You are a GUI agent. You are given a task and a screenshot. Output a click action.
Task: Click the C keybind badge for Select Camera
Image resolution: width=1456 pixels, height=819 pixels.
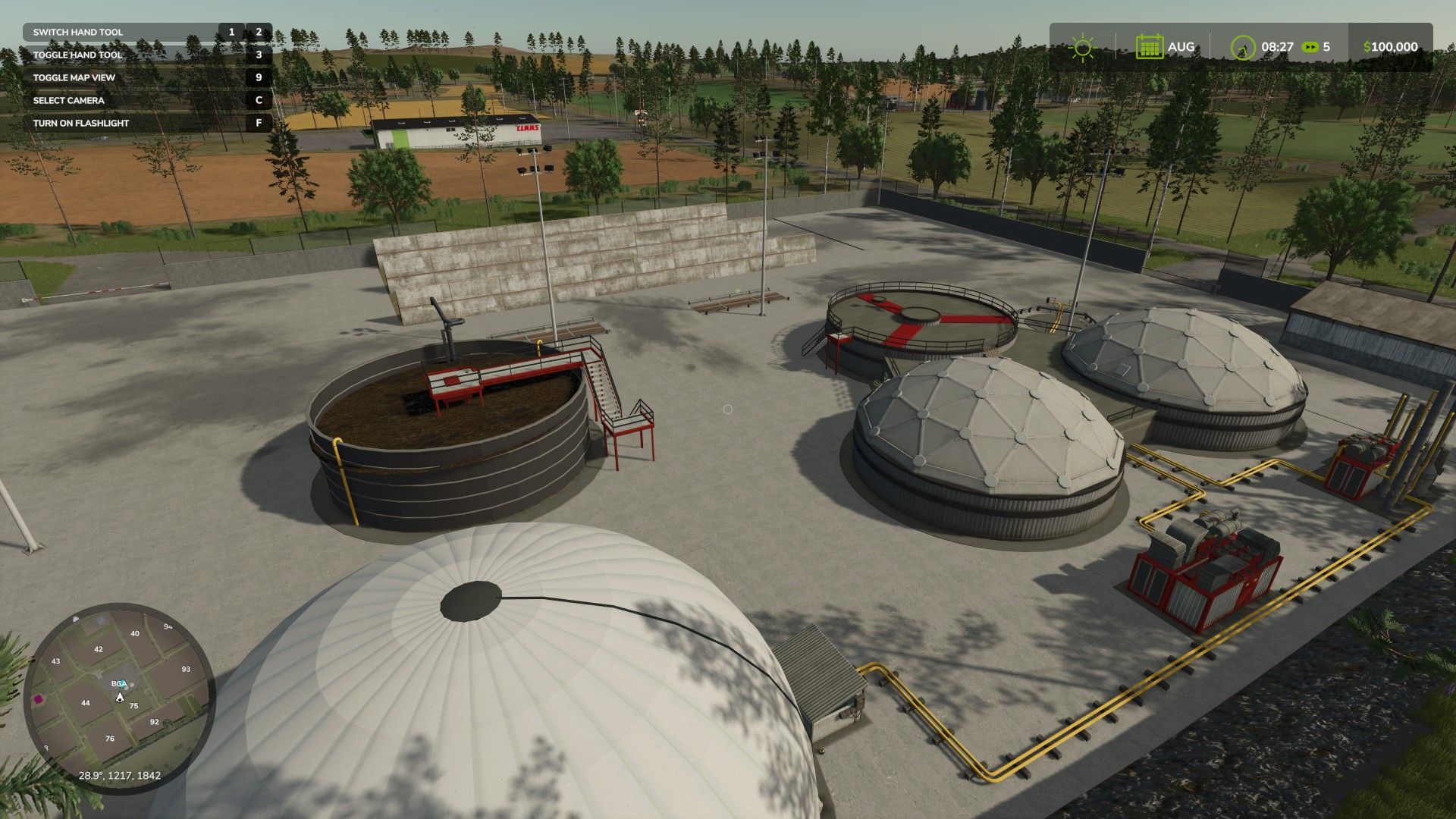tap(258, 99)
